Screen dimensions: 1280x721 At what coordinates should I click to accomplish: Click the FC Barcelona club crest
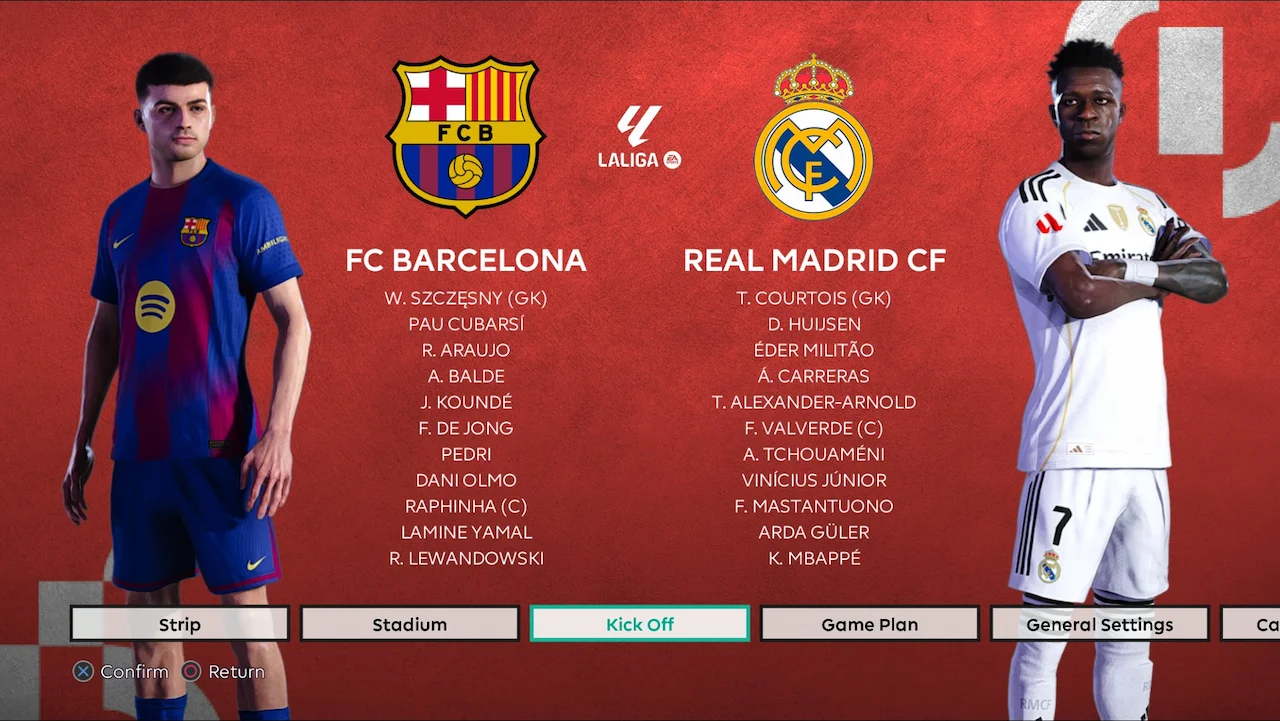pyautogui.click(x=465, y=135)
